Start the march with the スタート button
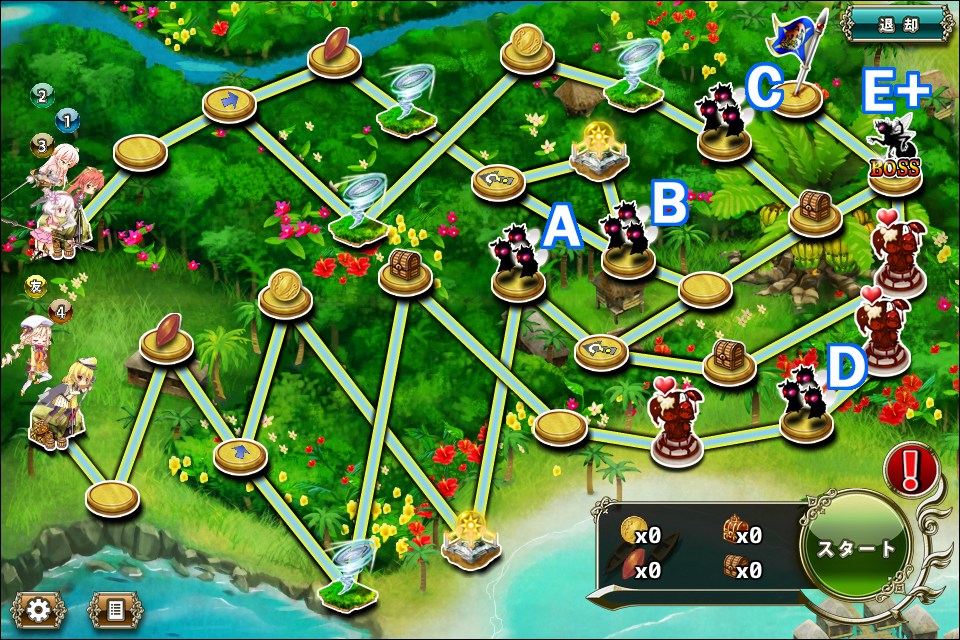Image resolution: width=960 pixels, height=640 pixels. [856, 548]
